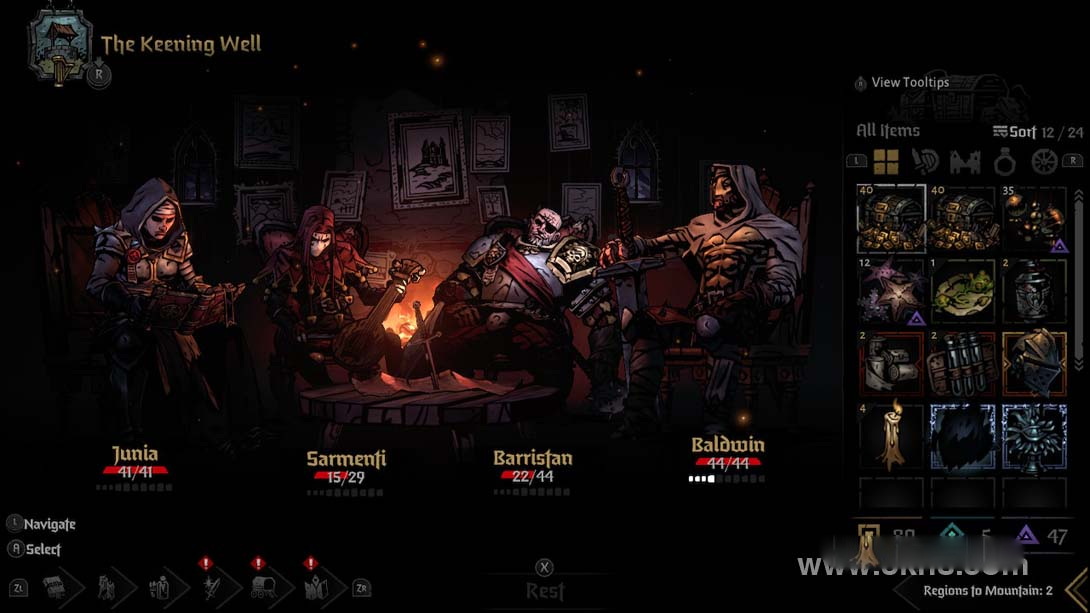Show all items grid tab

[886, 161]
